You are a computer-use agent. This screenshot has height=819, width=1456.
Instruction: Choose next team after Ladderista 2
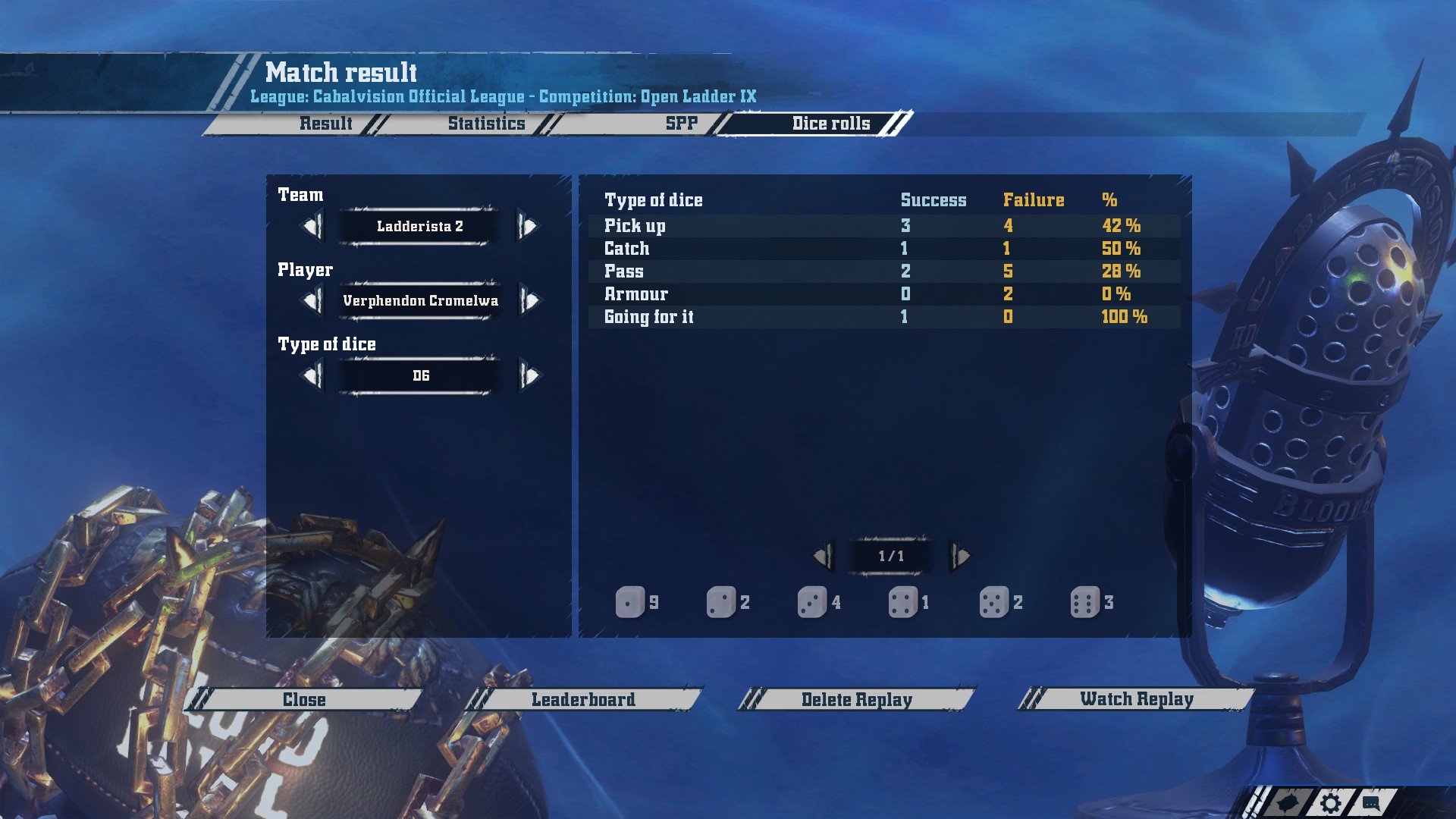[x=528, y=226]
